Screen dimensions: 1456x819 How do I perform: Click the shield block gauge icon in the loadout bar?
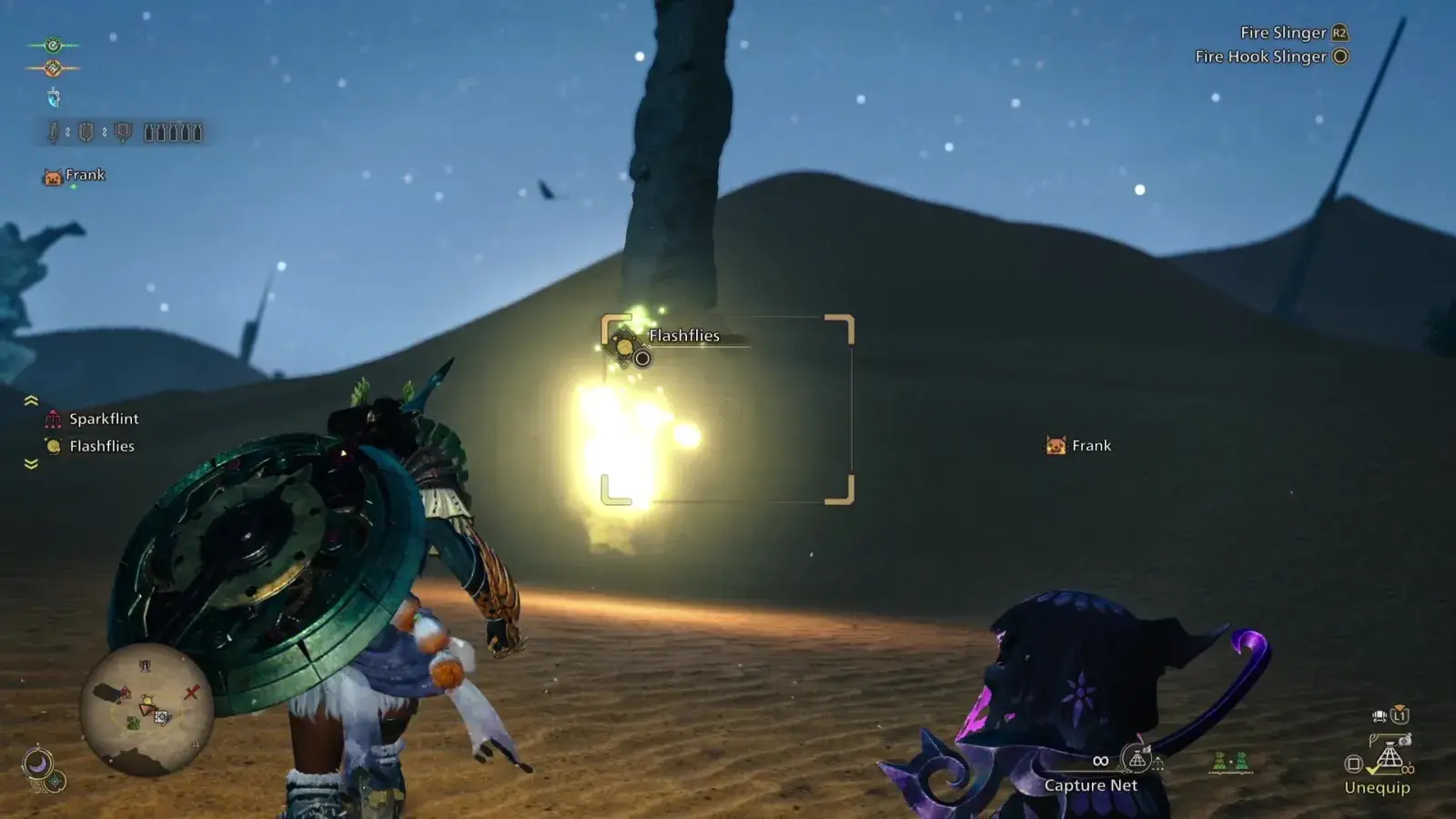point(86,133)
